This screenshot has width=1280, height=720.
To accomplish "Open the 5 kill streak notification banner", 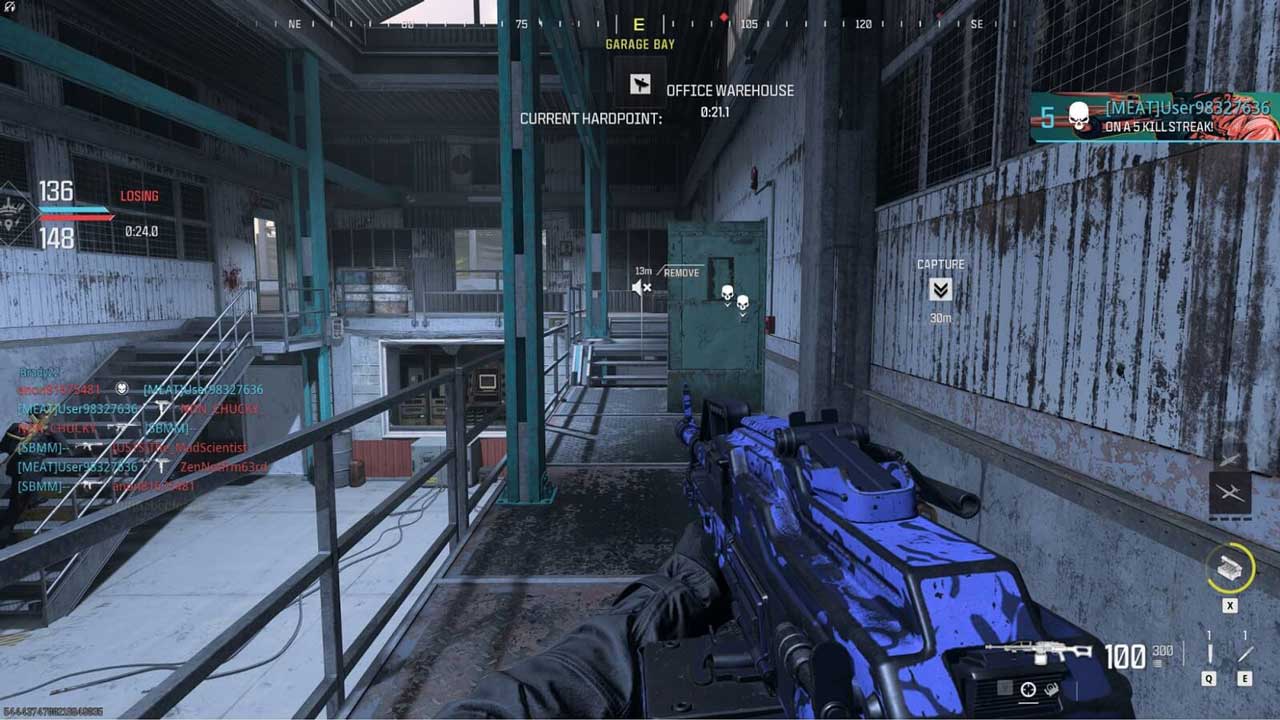I will coord(1155,117).
